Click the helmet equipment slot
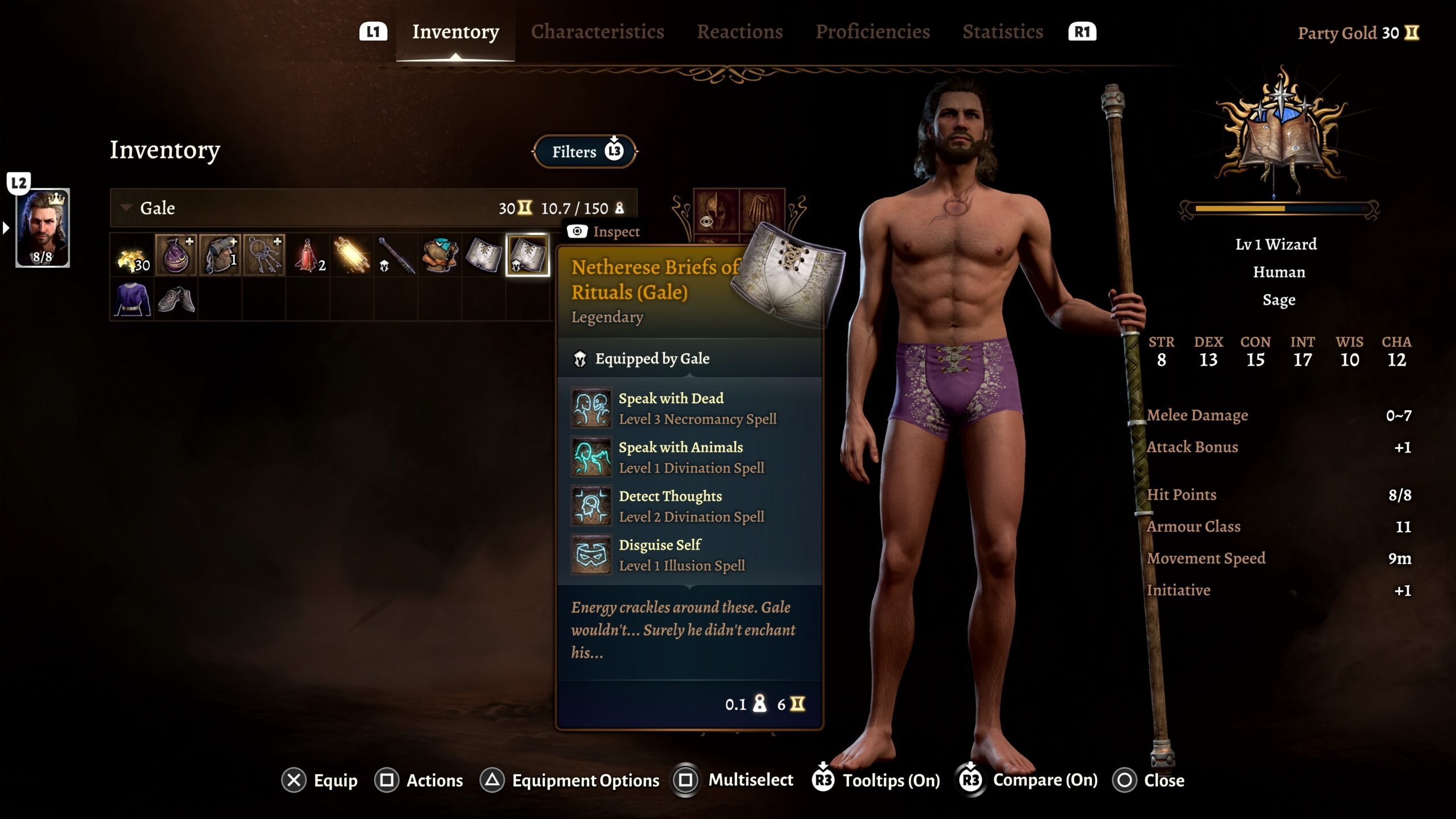 [x=715, y=212]
